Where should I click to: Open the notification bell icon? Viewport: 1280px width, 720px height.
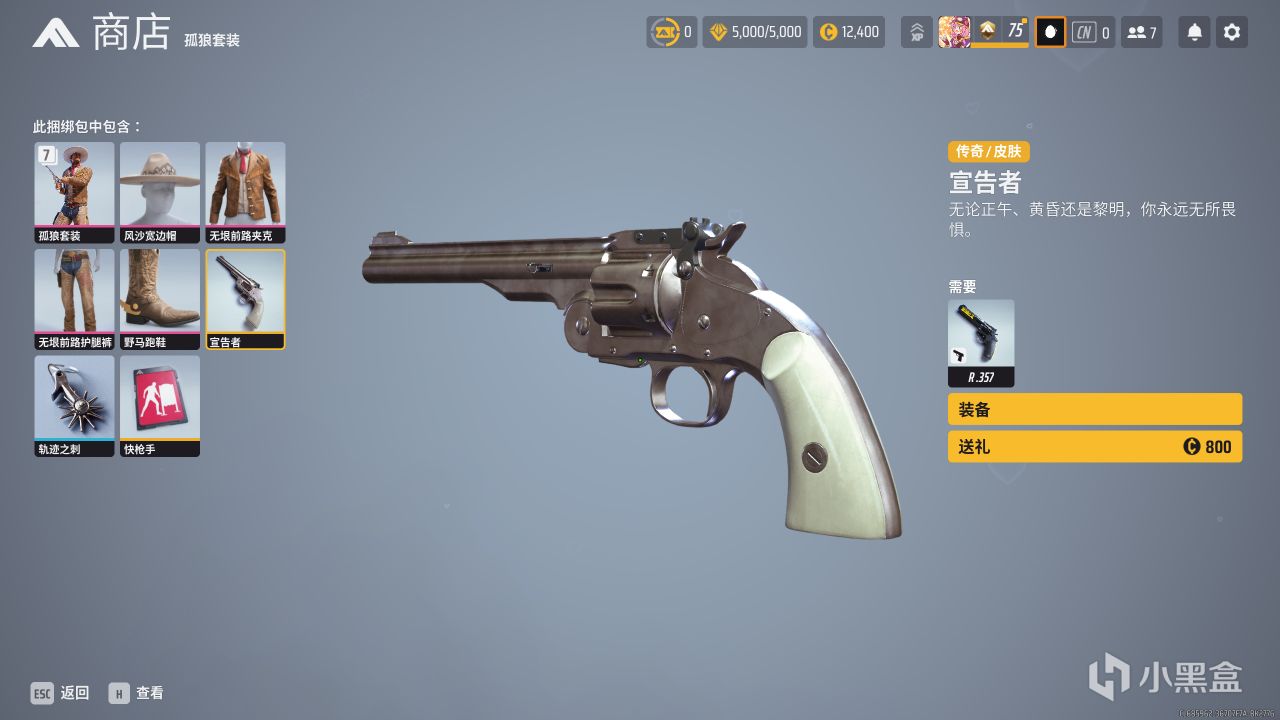1191,31
